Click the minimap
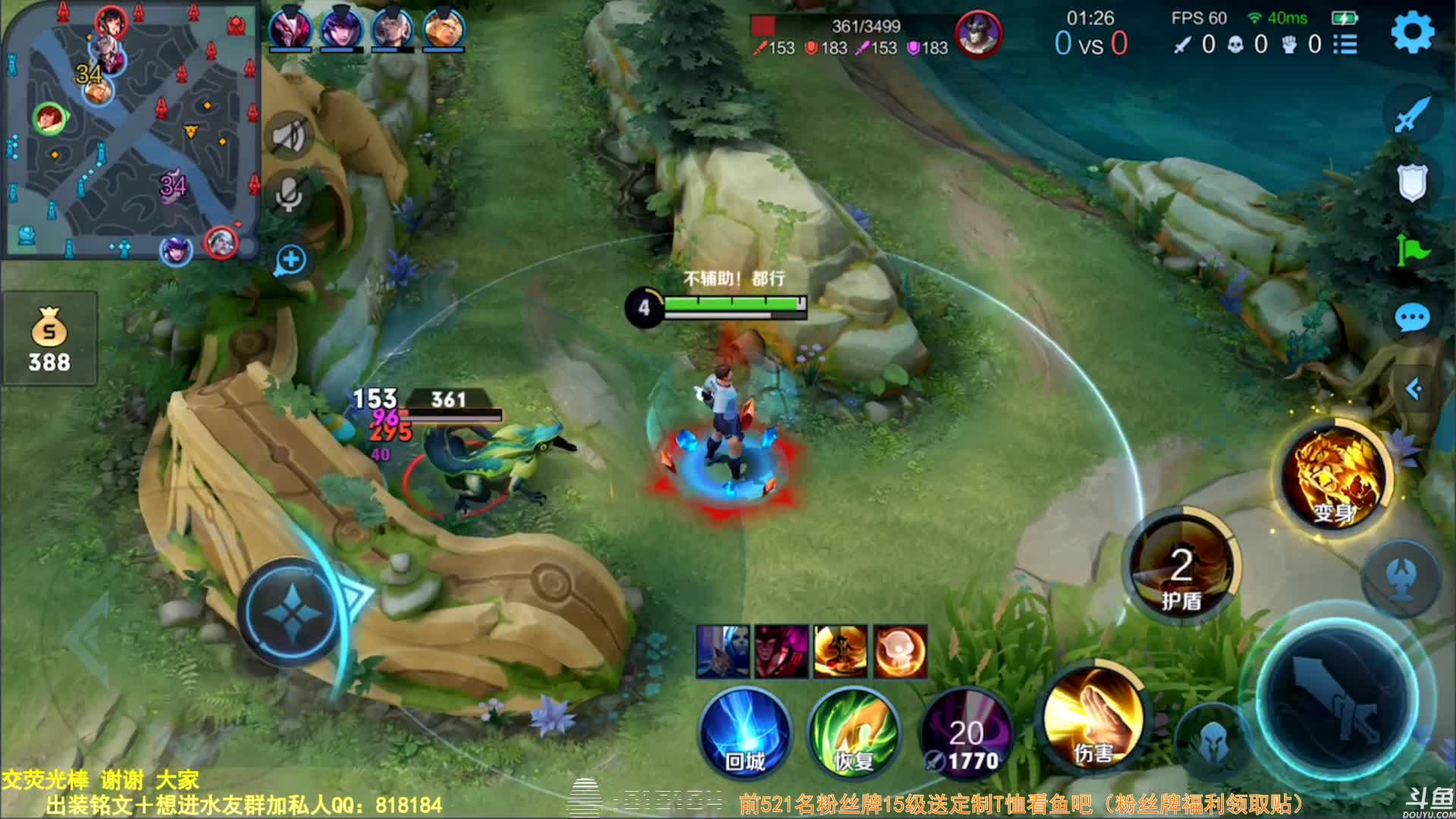Screen dimensions: 1456x819 [130, 130]
